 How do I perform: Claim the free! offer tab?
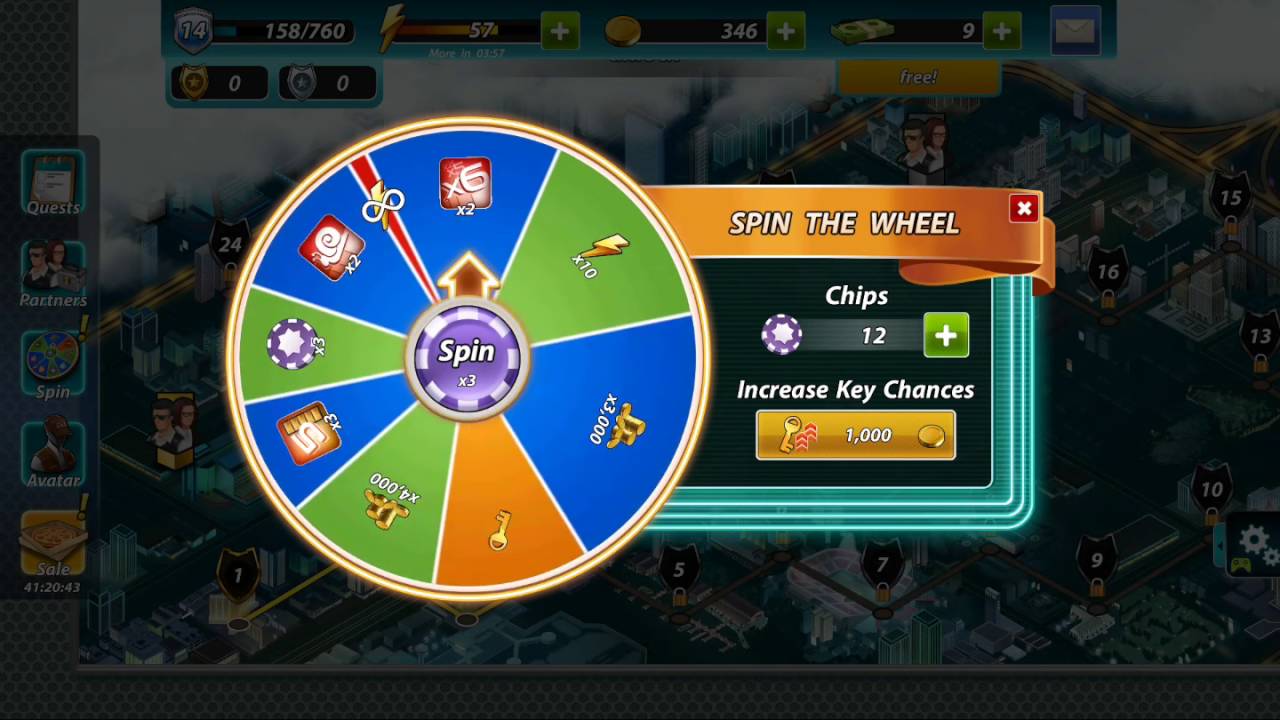pos(918,77)
